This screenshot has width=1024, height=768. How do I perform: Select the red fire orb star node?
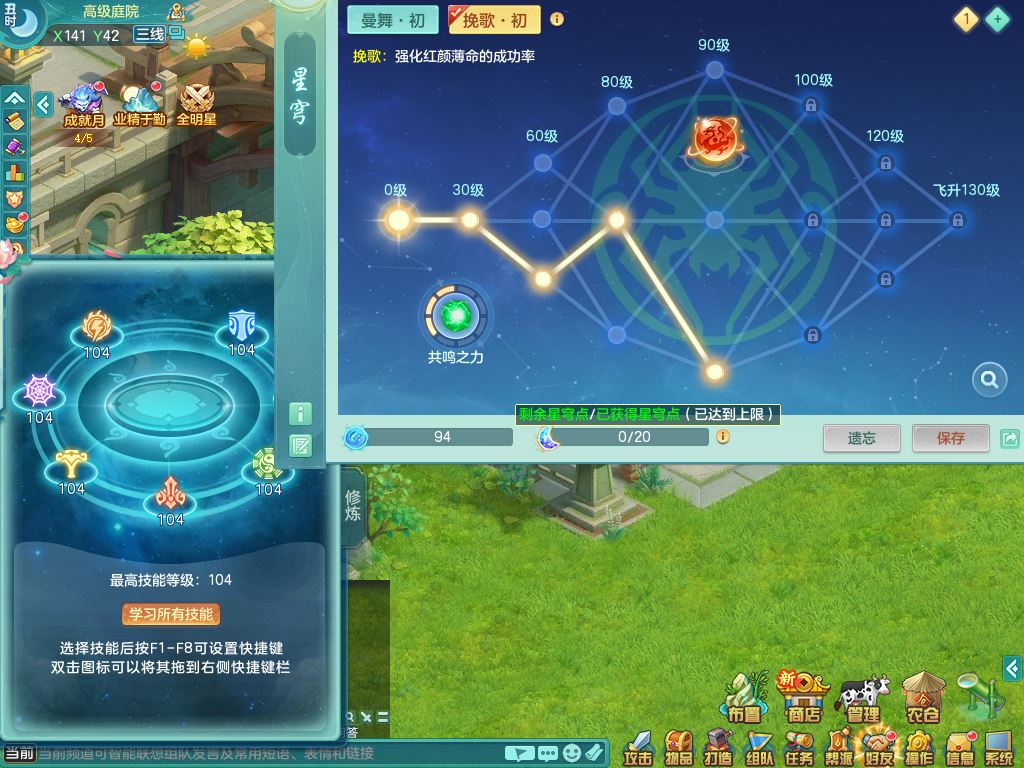[x=713, y=139]
